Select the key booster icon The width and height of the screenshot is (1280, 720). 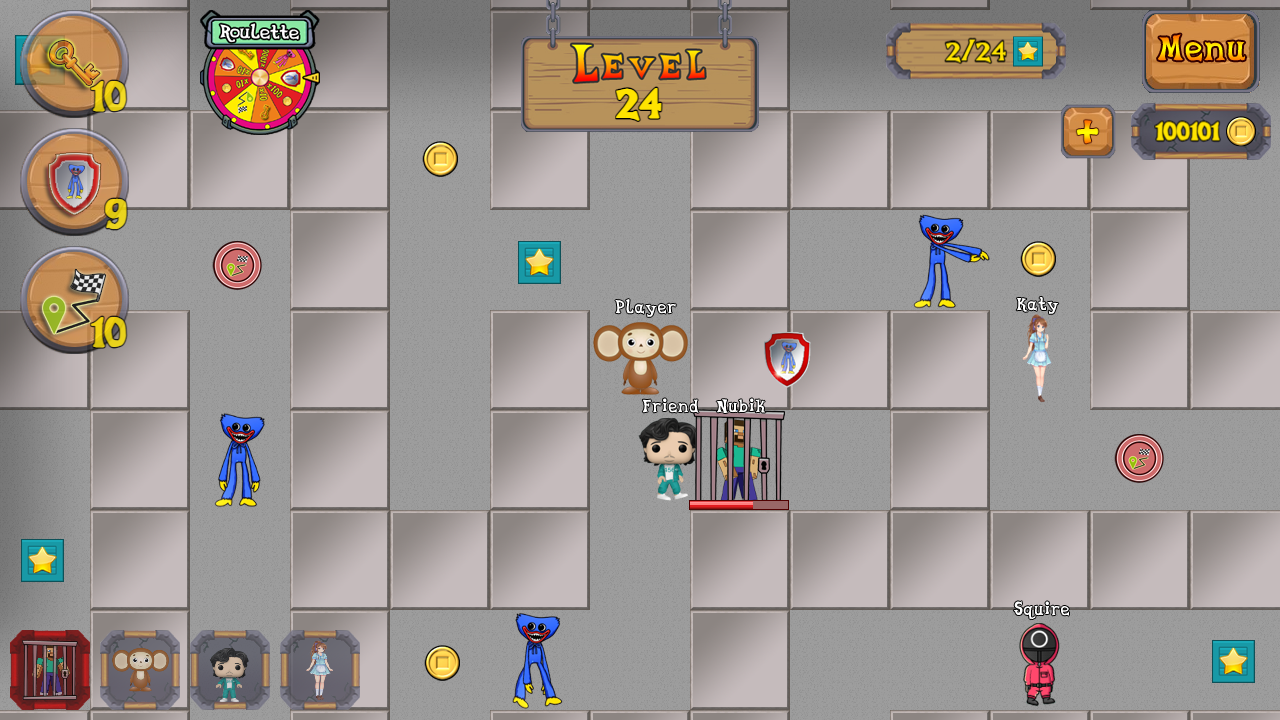pos(73,63)
